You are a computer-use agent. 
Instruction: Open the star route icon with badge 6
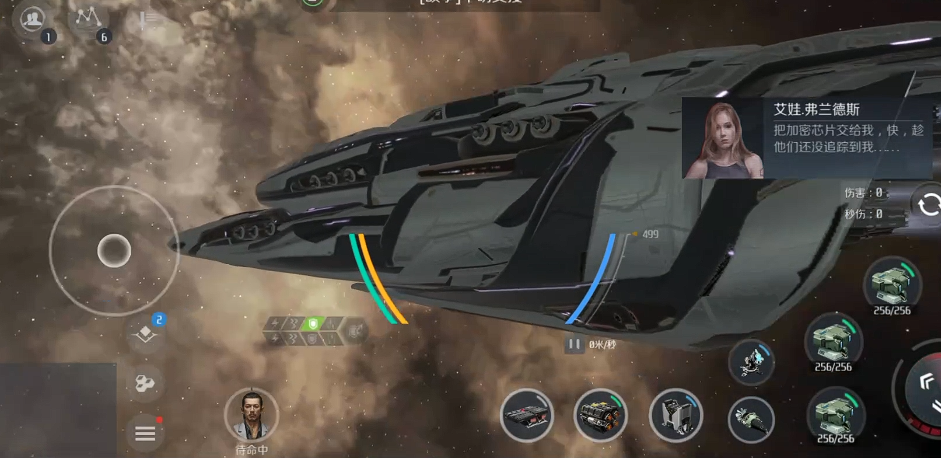click(90, 19)
